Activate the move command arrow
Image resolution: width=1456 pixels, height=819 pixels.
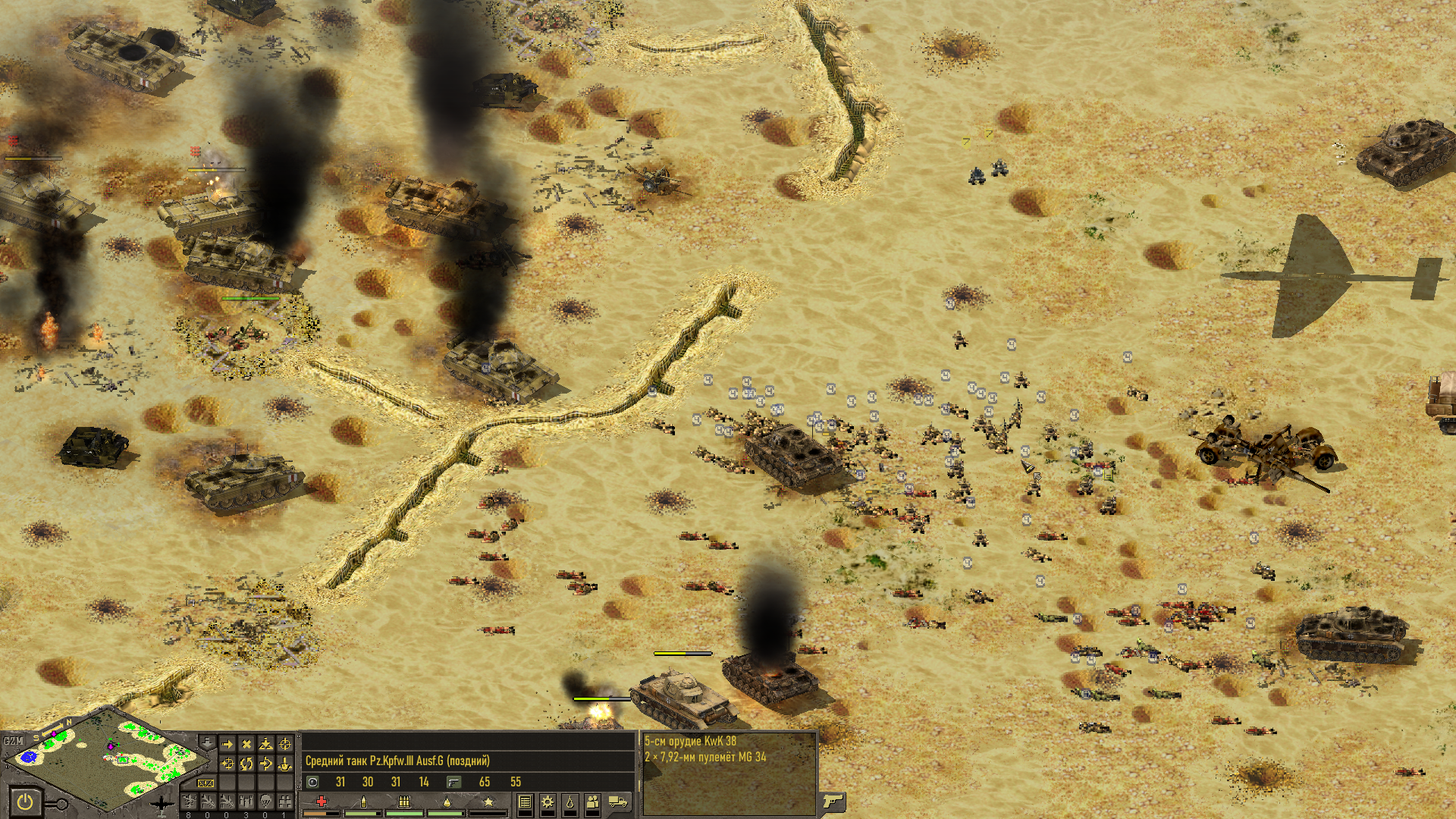227,745
